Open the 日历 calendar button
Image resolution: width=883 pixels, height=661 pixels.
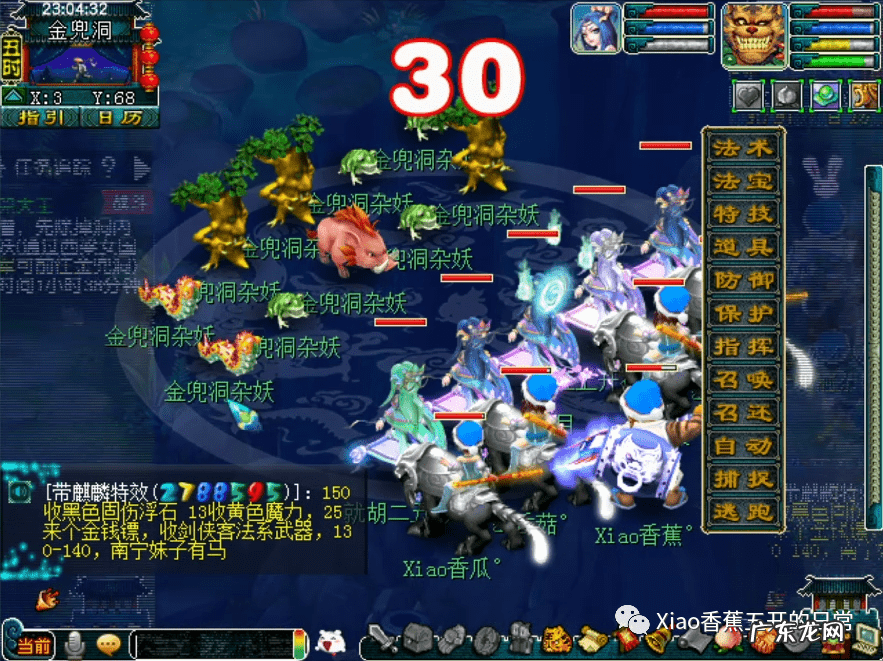(120, 117)
